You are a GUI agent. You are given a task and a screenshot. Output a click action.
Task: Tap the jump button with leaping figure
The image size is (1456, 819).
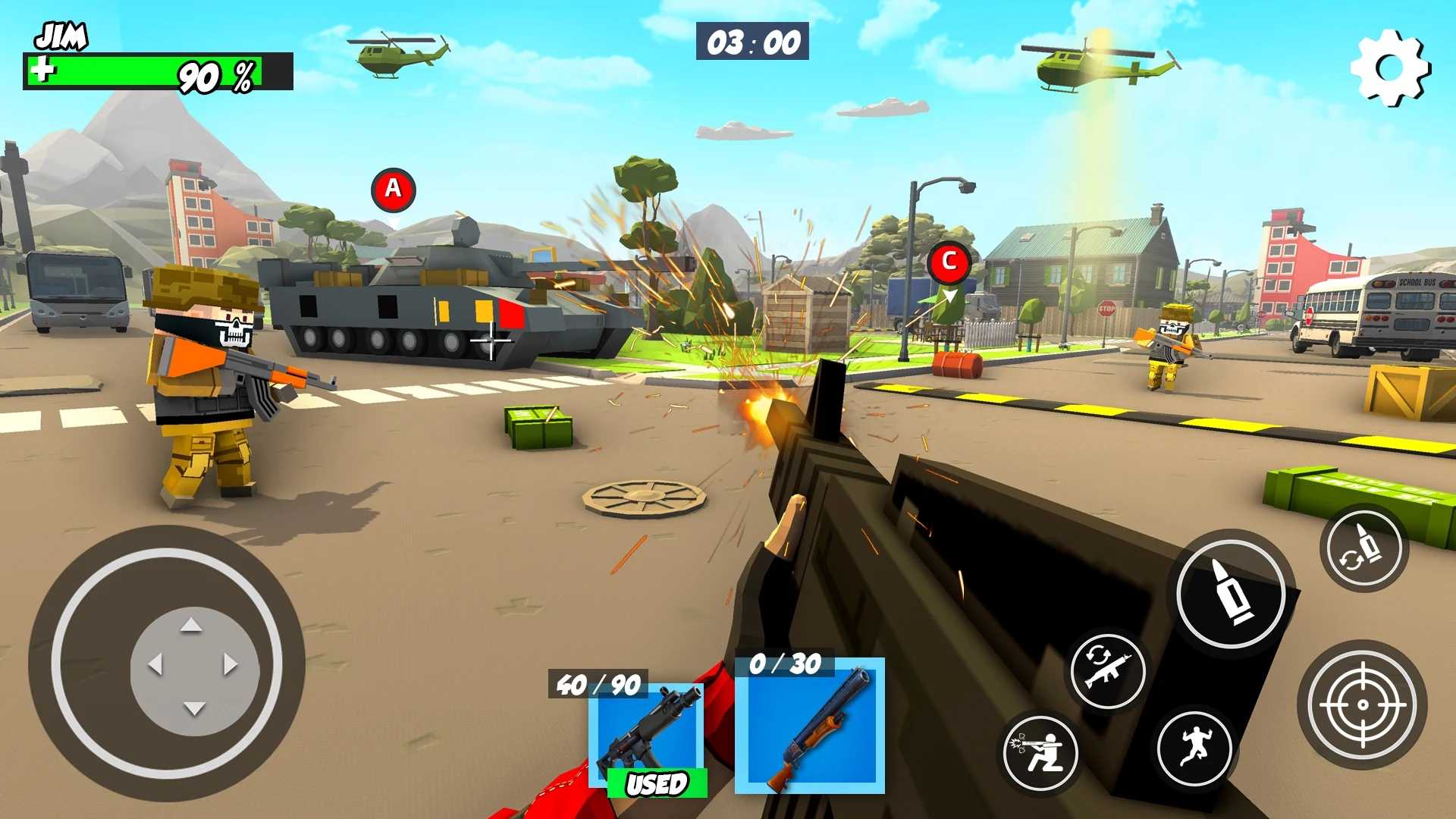click(1194, 748)
